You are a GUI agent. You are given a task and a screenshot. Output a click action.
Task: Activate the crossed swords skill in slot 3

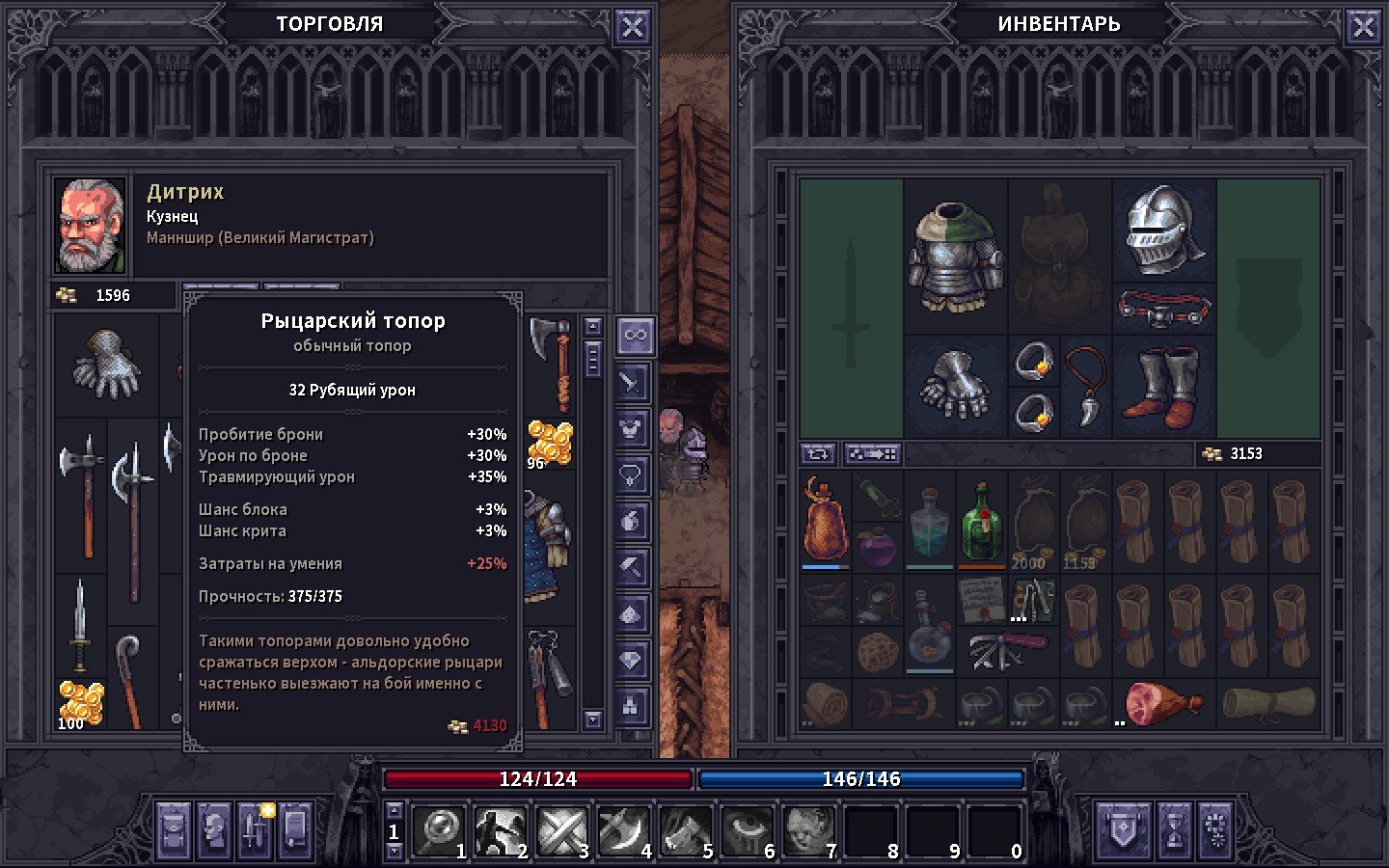pos(562,830)
